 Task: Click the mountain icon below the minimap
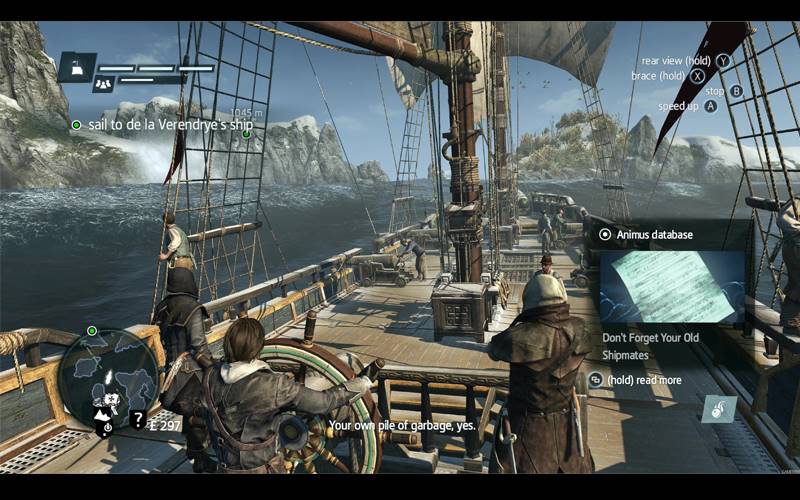103,412
